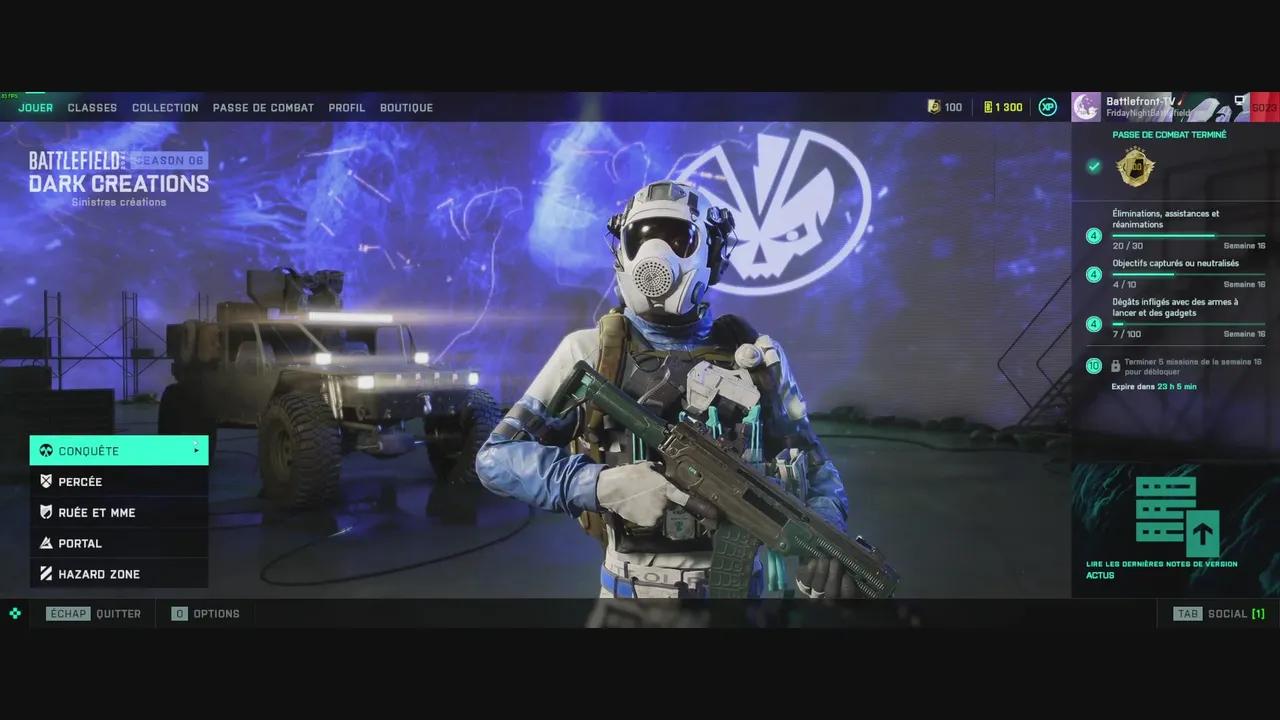Open the Portal game mode entry
Screen dimensions: 1280x720
[x=80, y=543]
